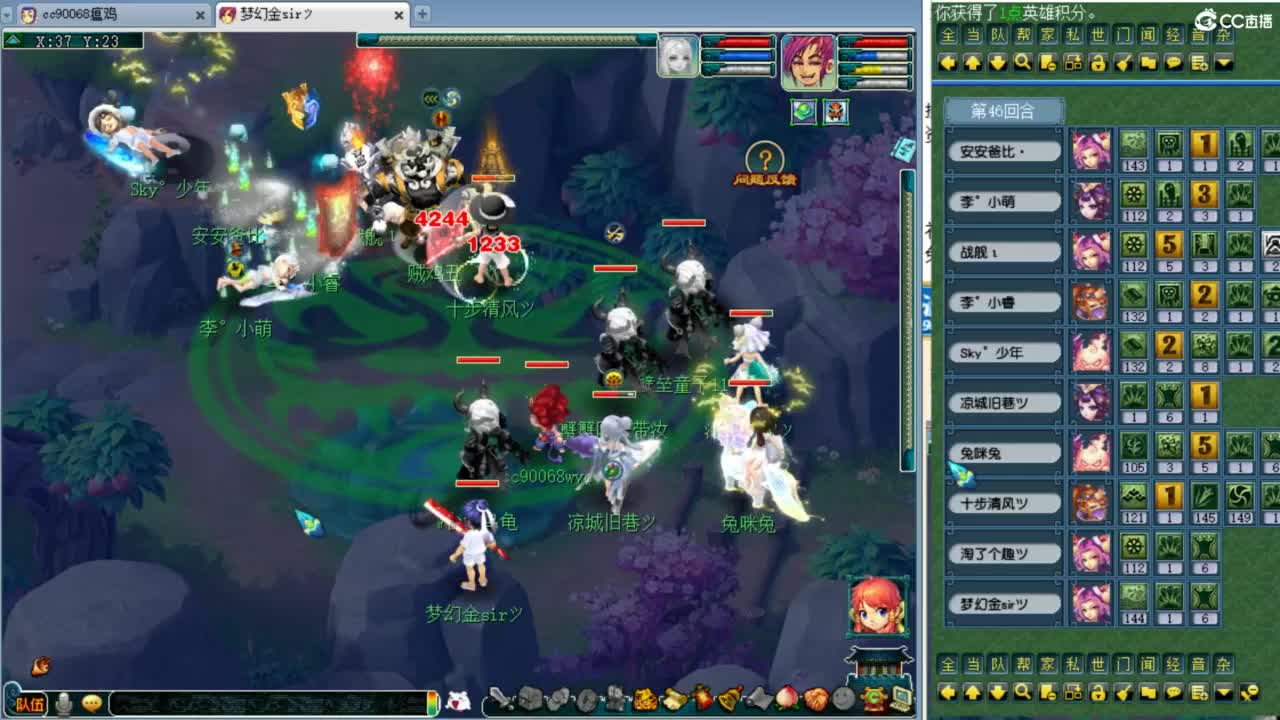
Task: Select 安安爸比 in the battle order list
Action: pos(1003,149)
